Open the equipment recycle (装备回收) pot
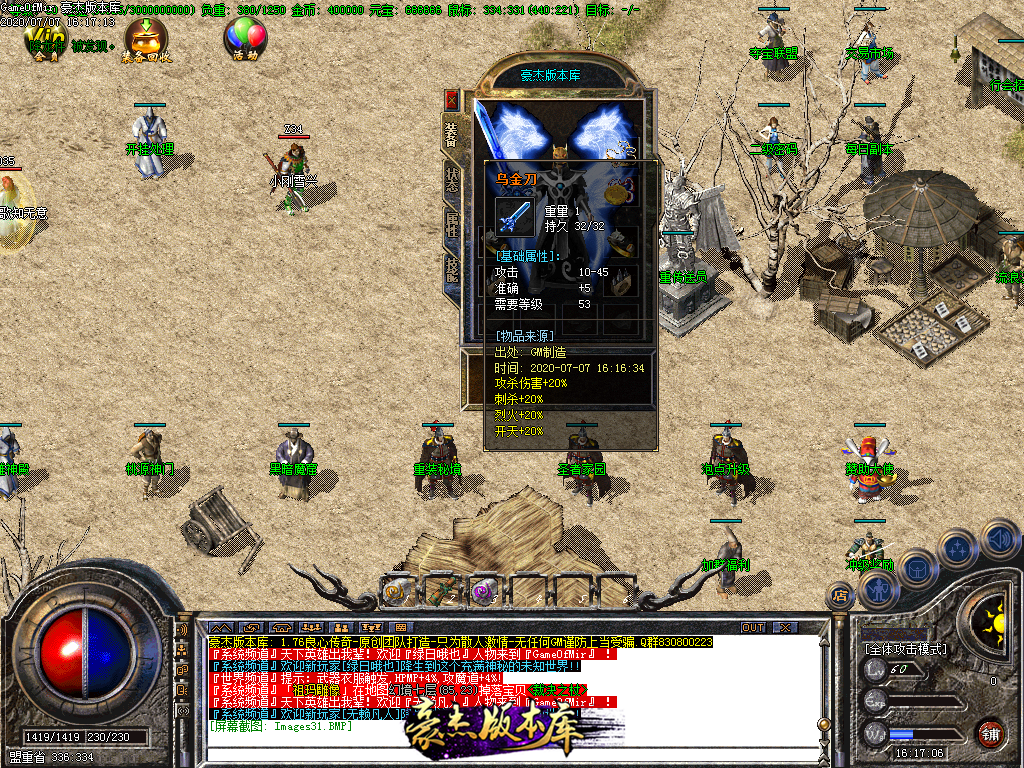This screenshot has width=1024, height=768. (146, 40)
